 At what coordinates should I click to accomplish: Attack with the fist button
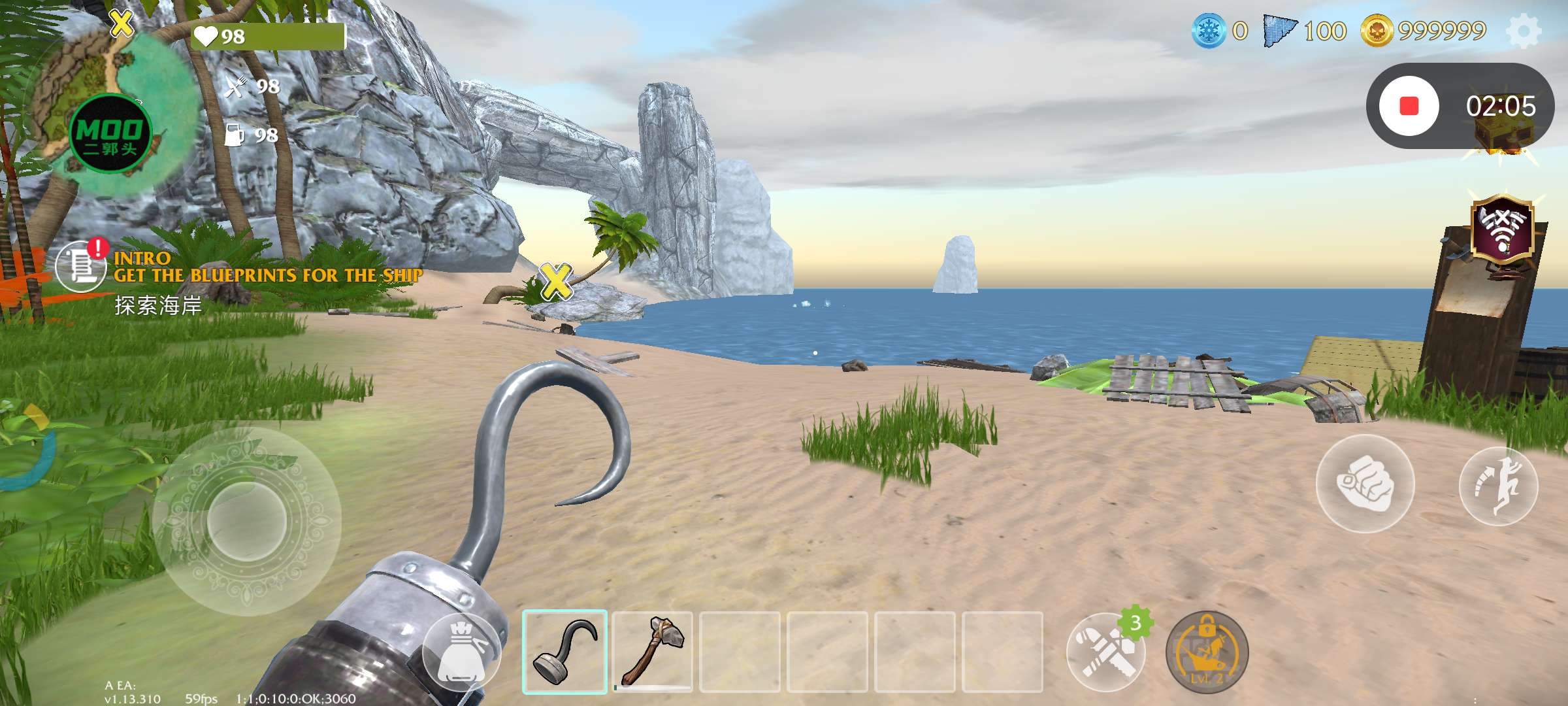pos(1365,484)
